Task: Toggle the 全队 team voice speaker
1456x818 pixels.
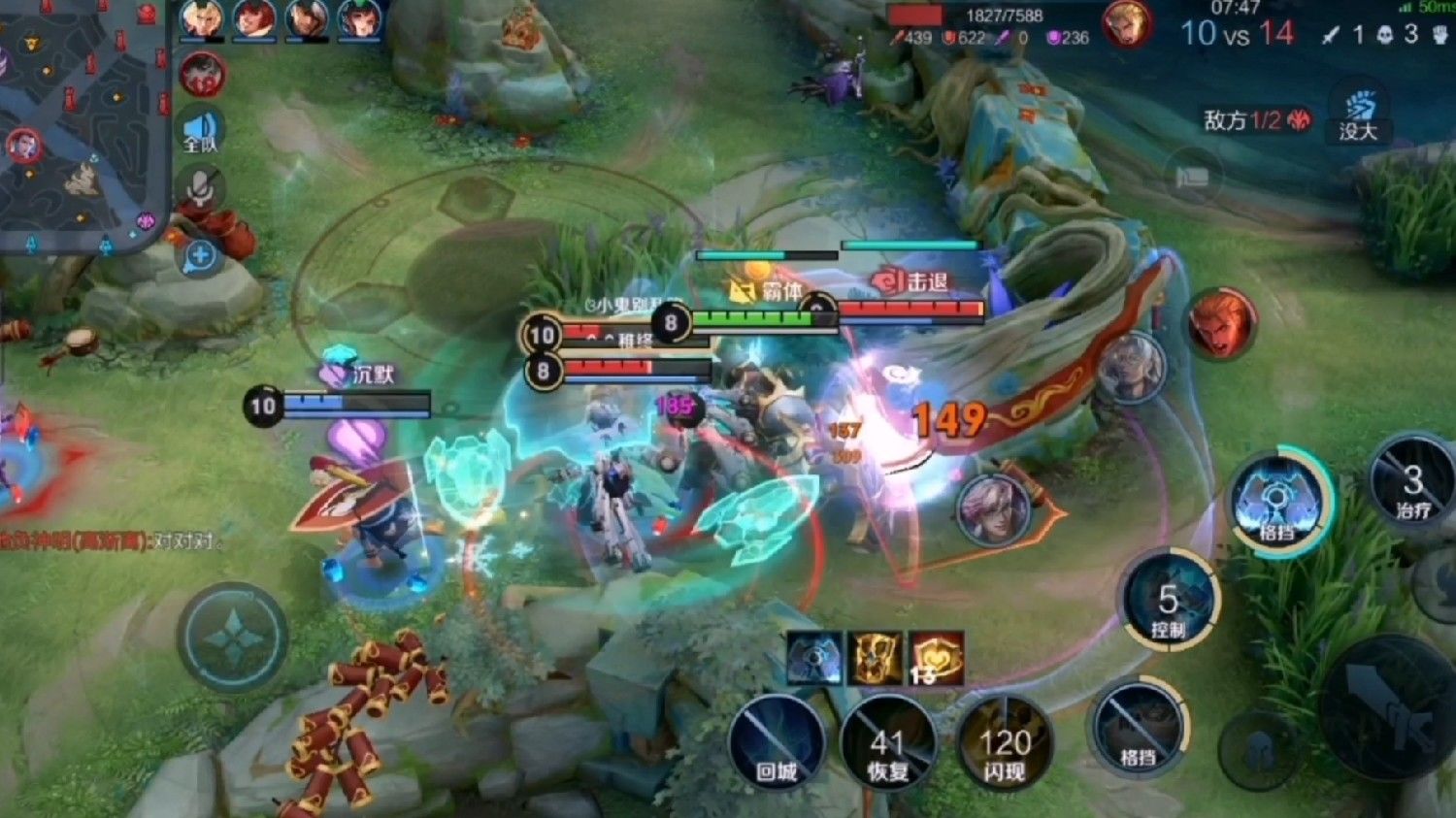Action: 200,132
